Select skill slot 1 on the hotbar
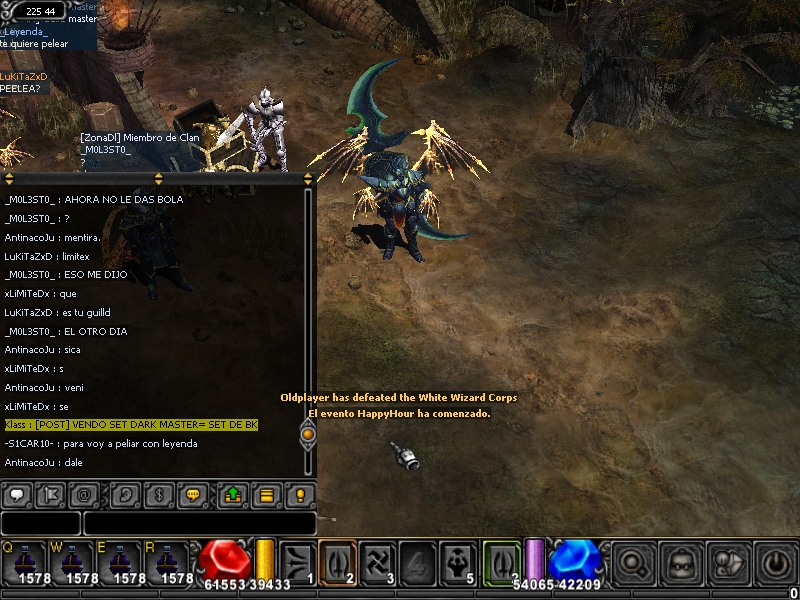800x600 pixels. pyautogui.click(x=297, y=560)
